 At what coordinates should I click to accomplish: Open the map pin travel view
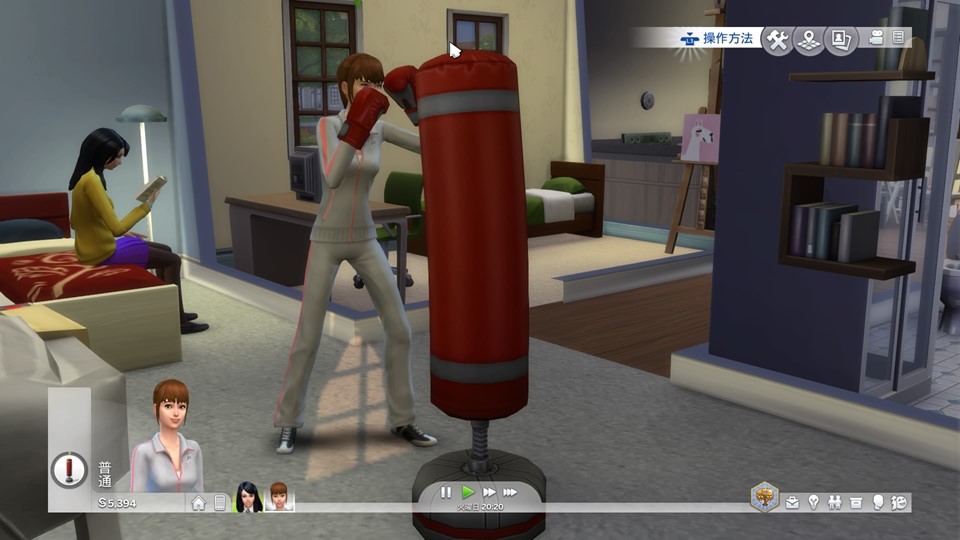(809, 39)
